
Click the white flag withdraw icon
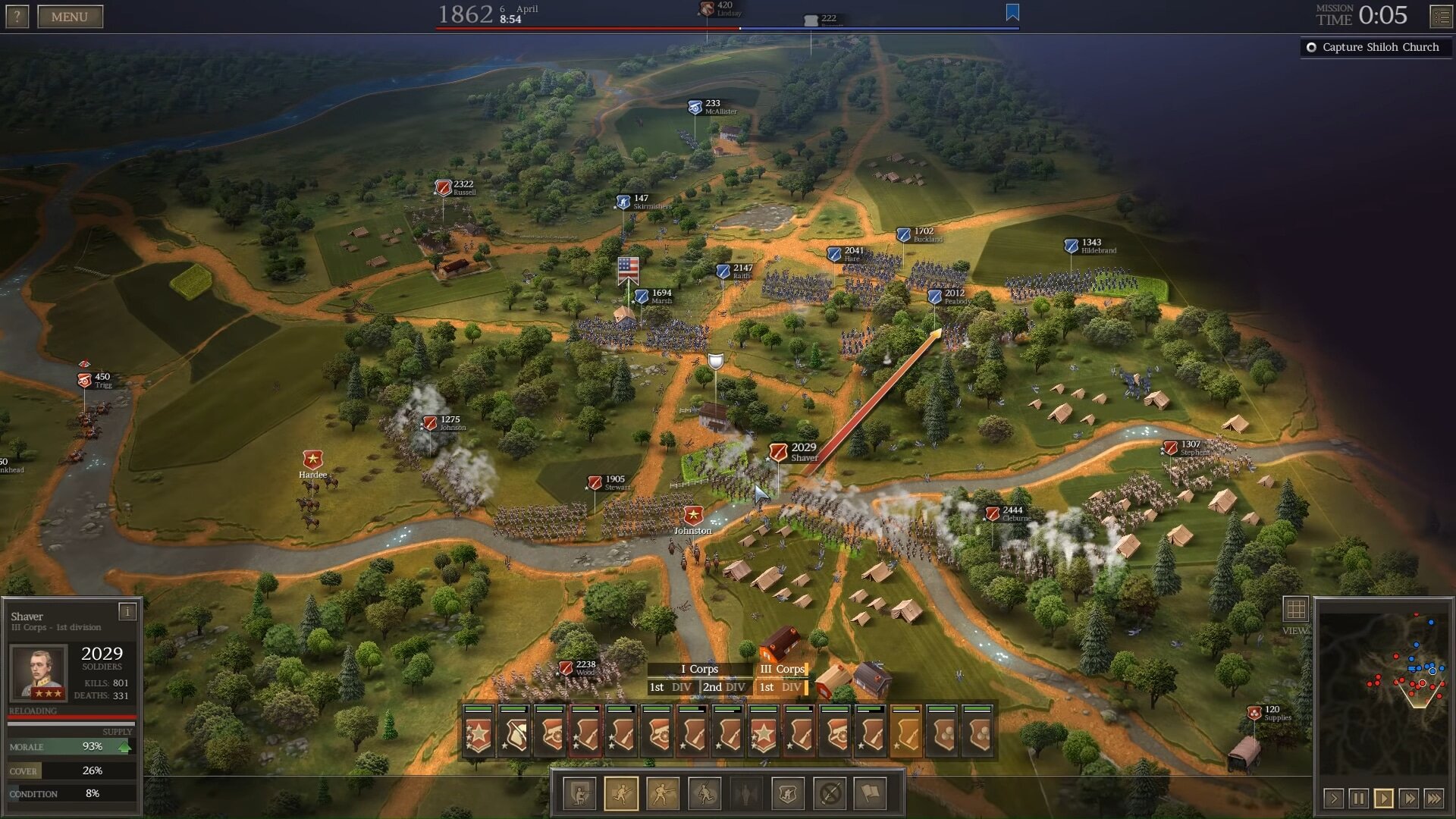871,793
